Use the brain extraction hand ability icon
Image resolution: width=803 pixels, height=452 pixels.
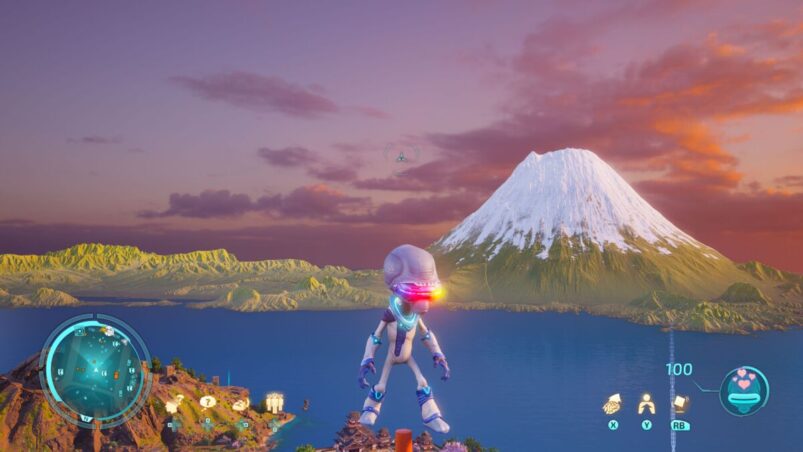611,404
